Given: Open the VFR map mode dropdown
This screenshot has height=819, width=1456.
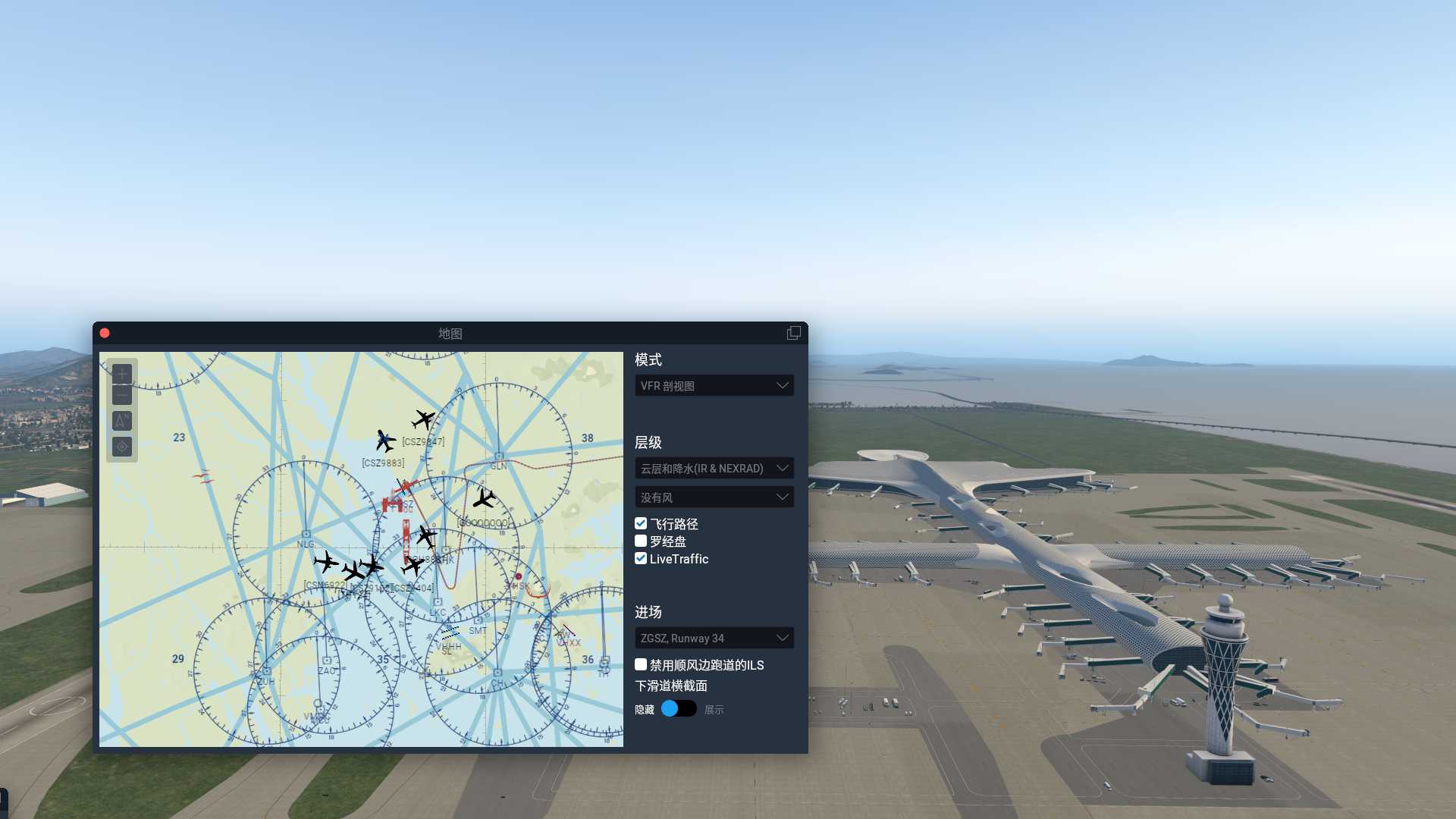Looking at the screenshot, I should click(x=714, y=385).
